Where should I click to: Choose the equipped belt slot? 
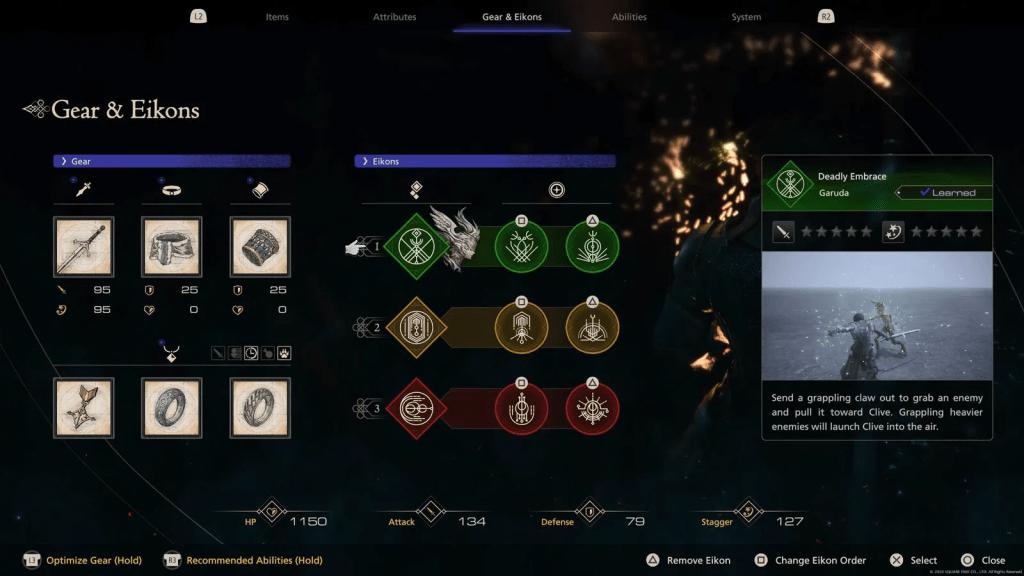coord(172,247)
